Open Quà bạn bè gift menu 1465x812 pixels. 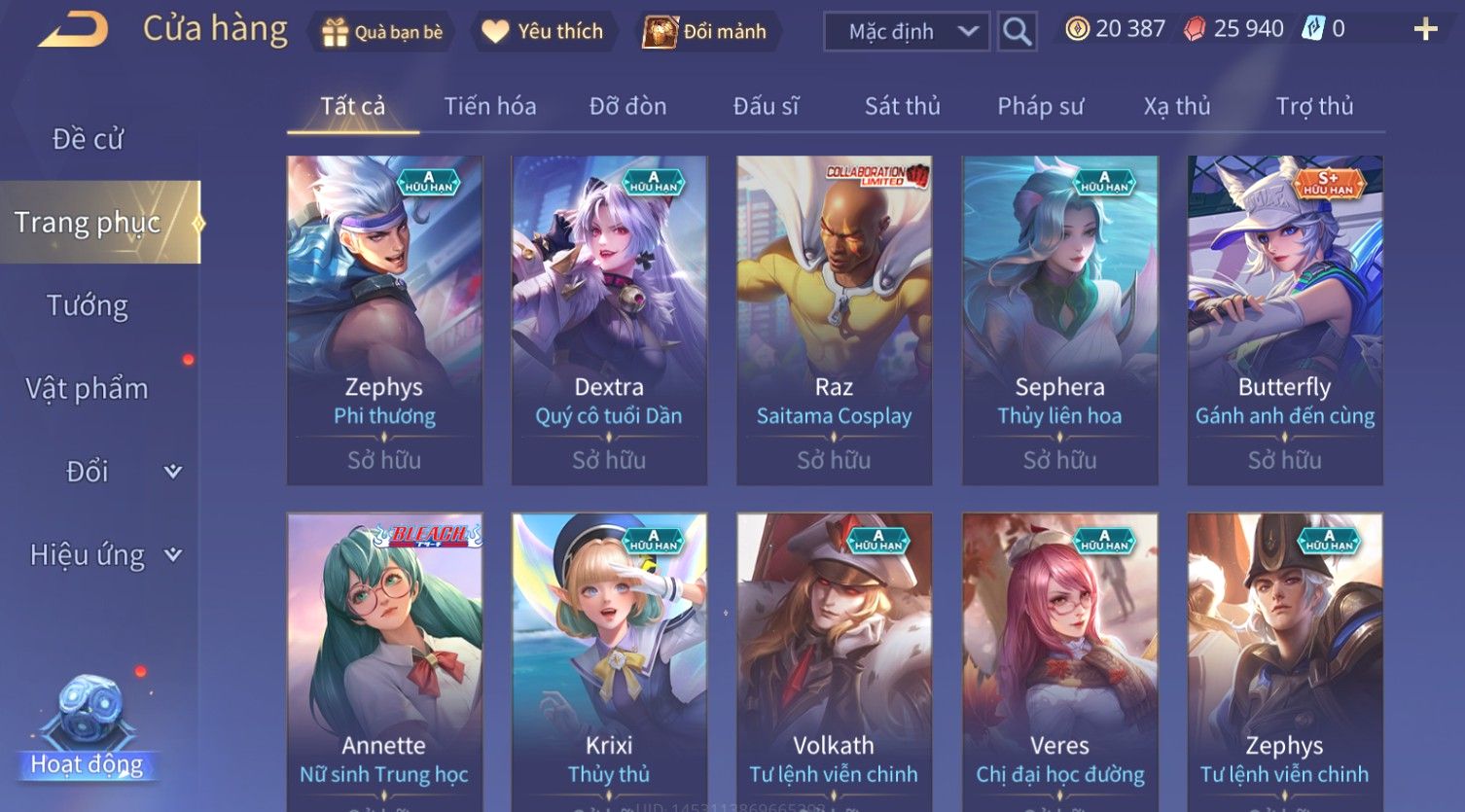pos(382,32)
